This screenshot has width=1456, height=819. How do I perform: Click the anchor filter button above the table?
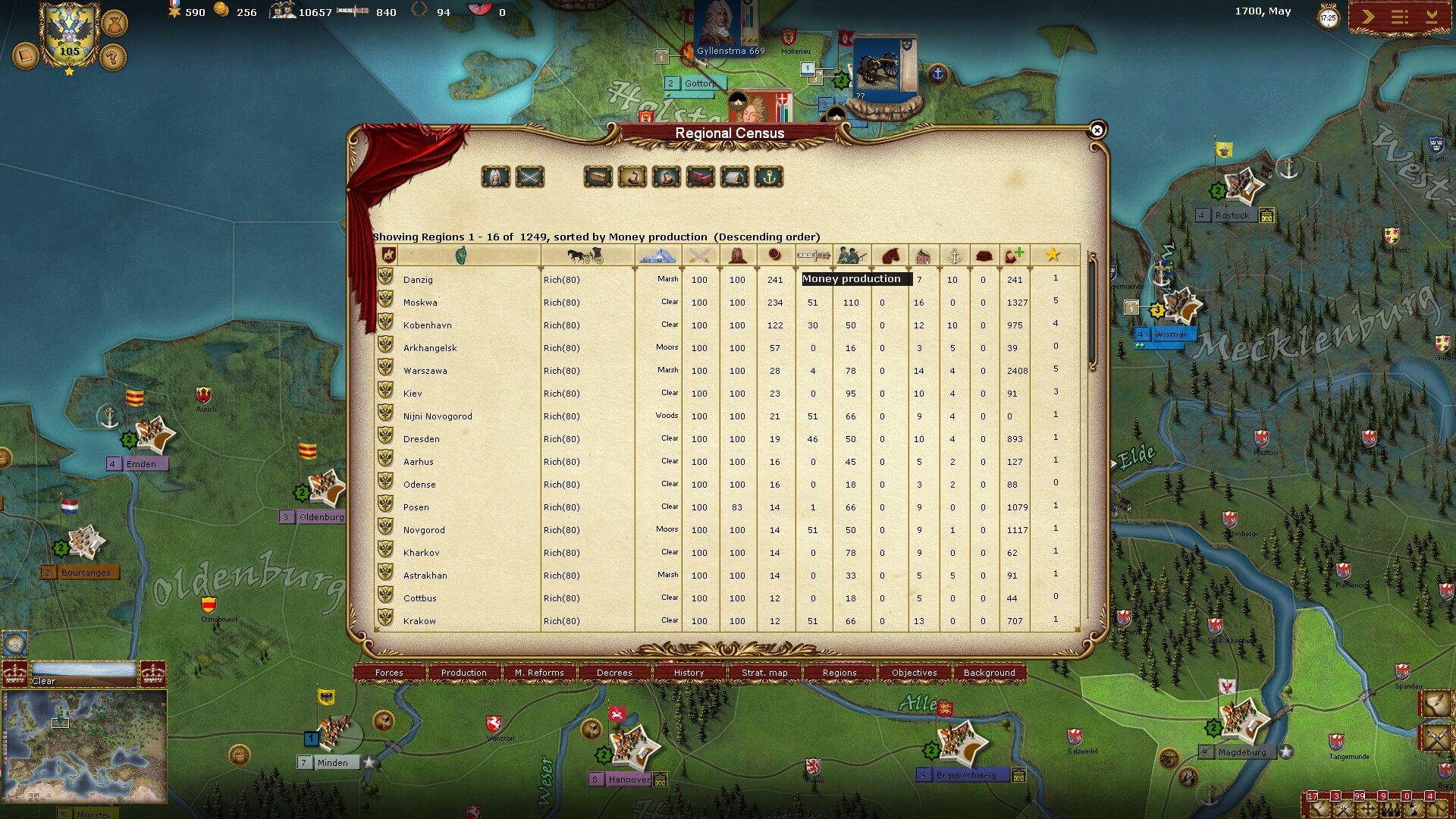[769, 177]
